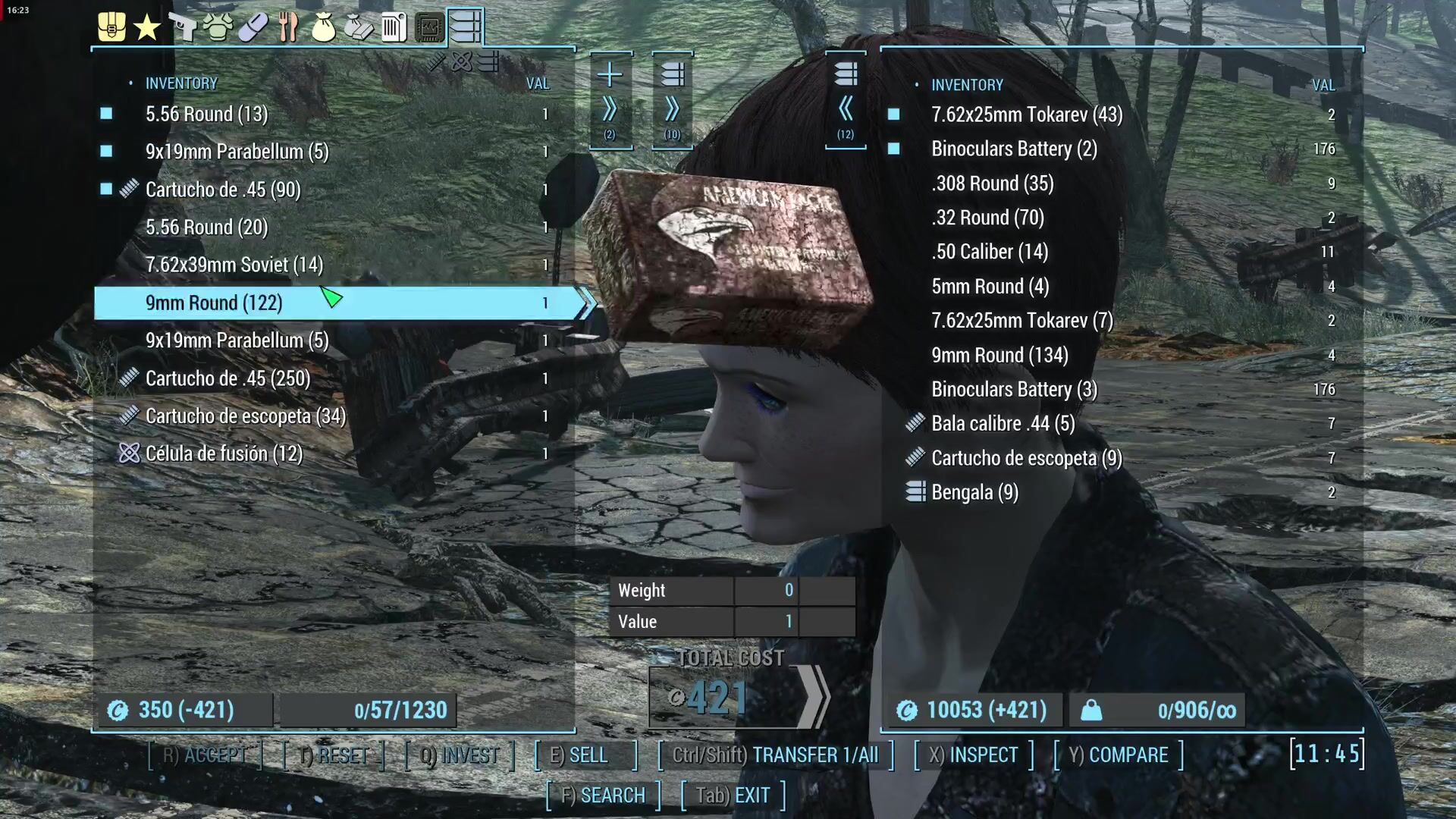Sort the vendor list by VAL column

1323,85
